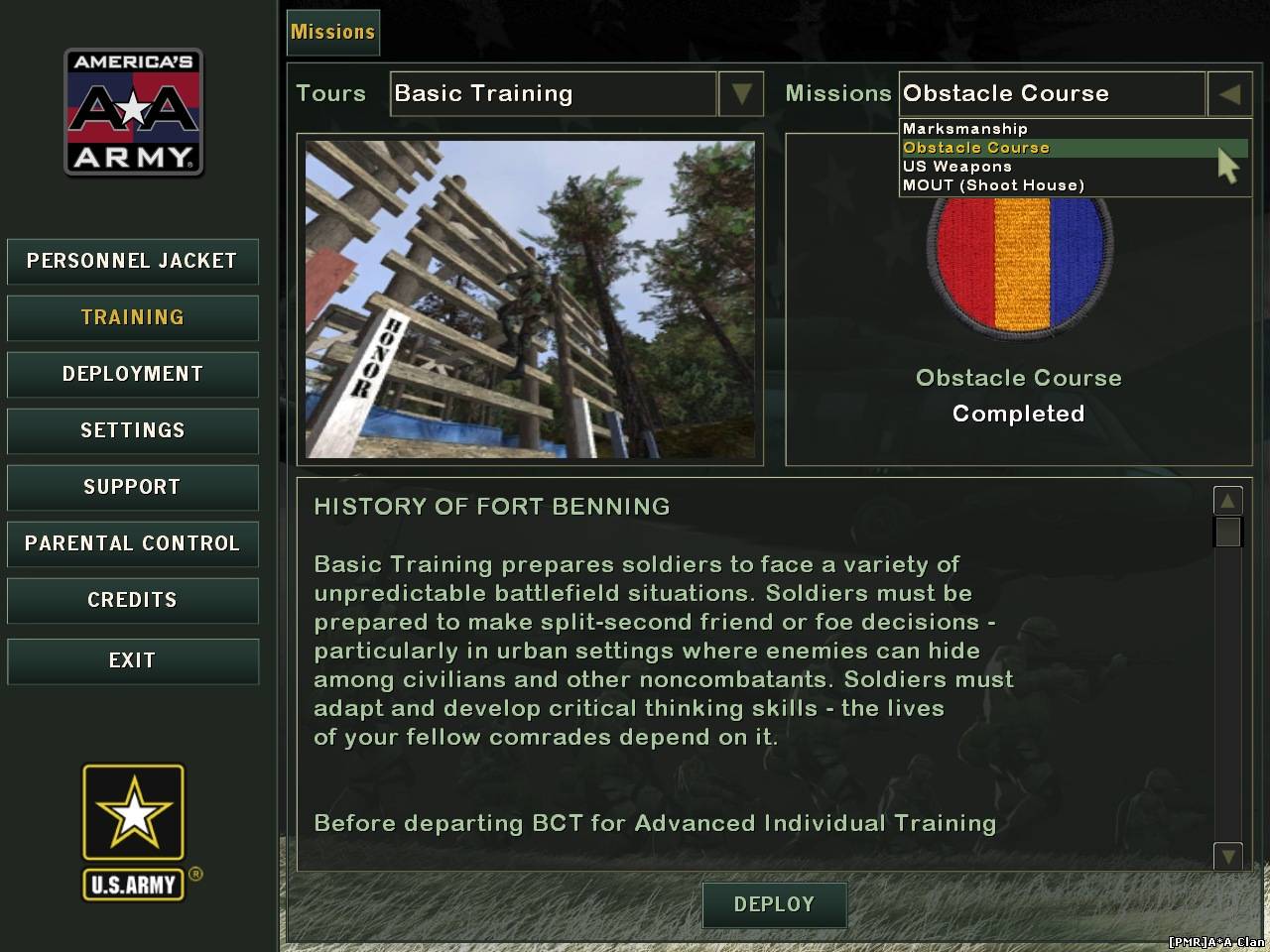Click the description scroll-up arrow
The image size is (1270, 952).
(1227, 501)
